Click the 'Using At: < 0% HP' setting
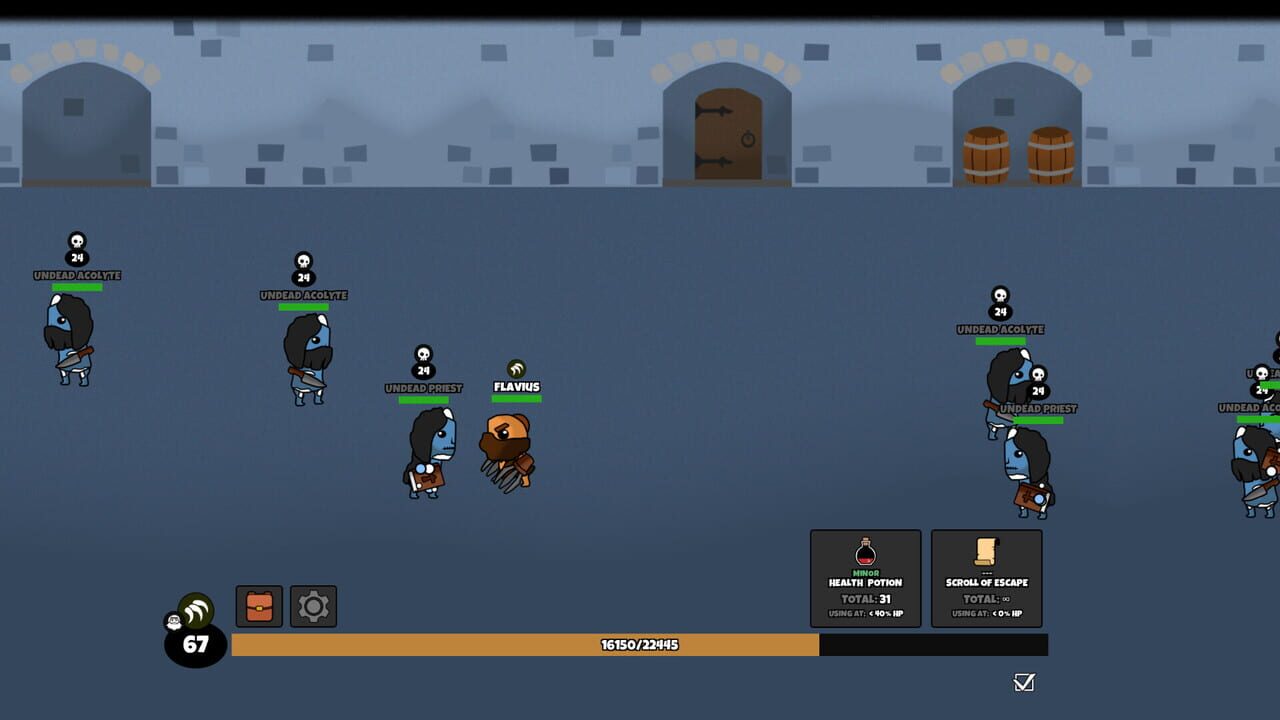This screenshot has width=1280, height=720. coord(985,615)
